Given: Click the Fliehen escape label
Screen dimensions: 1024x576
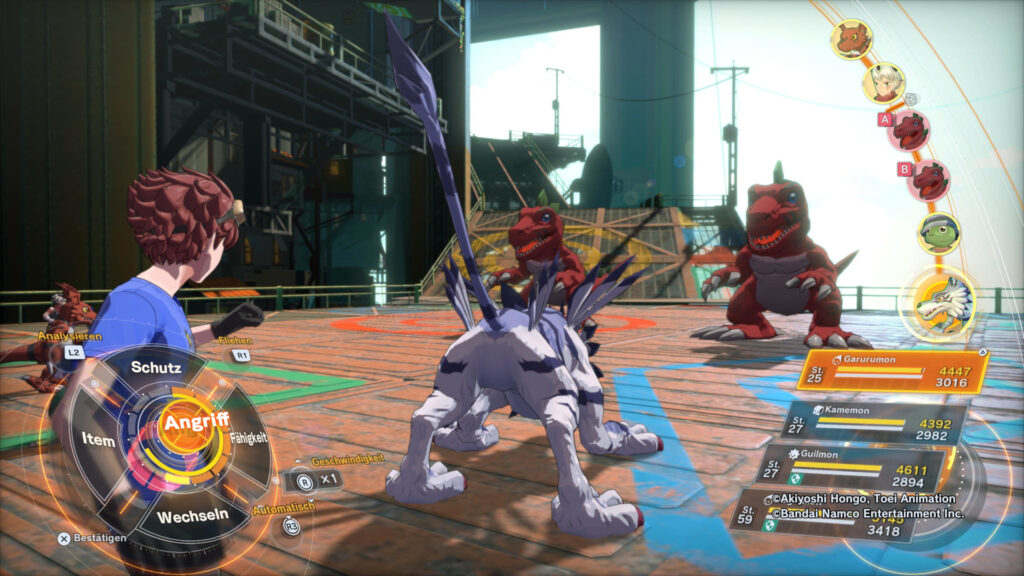Looking at the screenshot, I should [x=234, y=341].
